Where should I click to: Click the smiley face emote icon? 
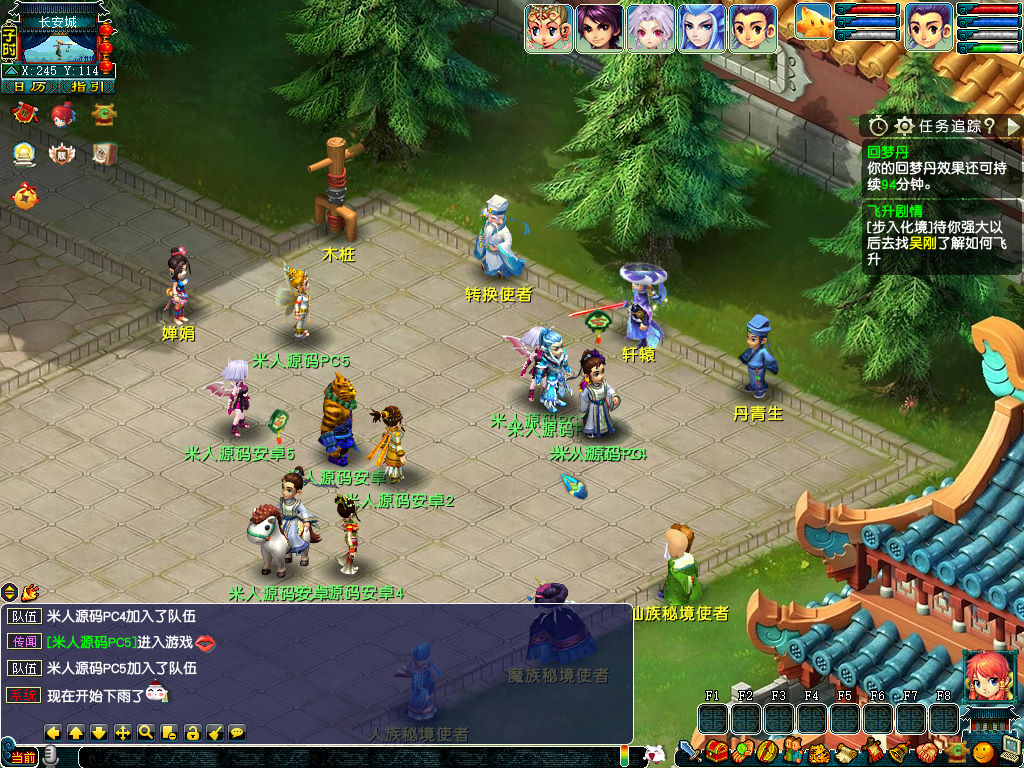pyautogui.click(x=983, y=750)
